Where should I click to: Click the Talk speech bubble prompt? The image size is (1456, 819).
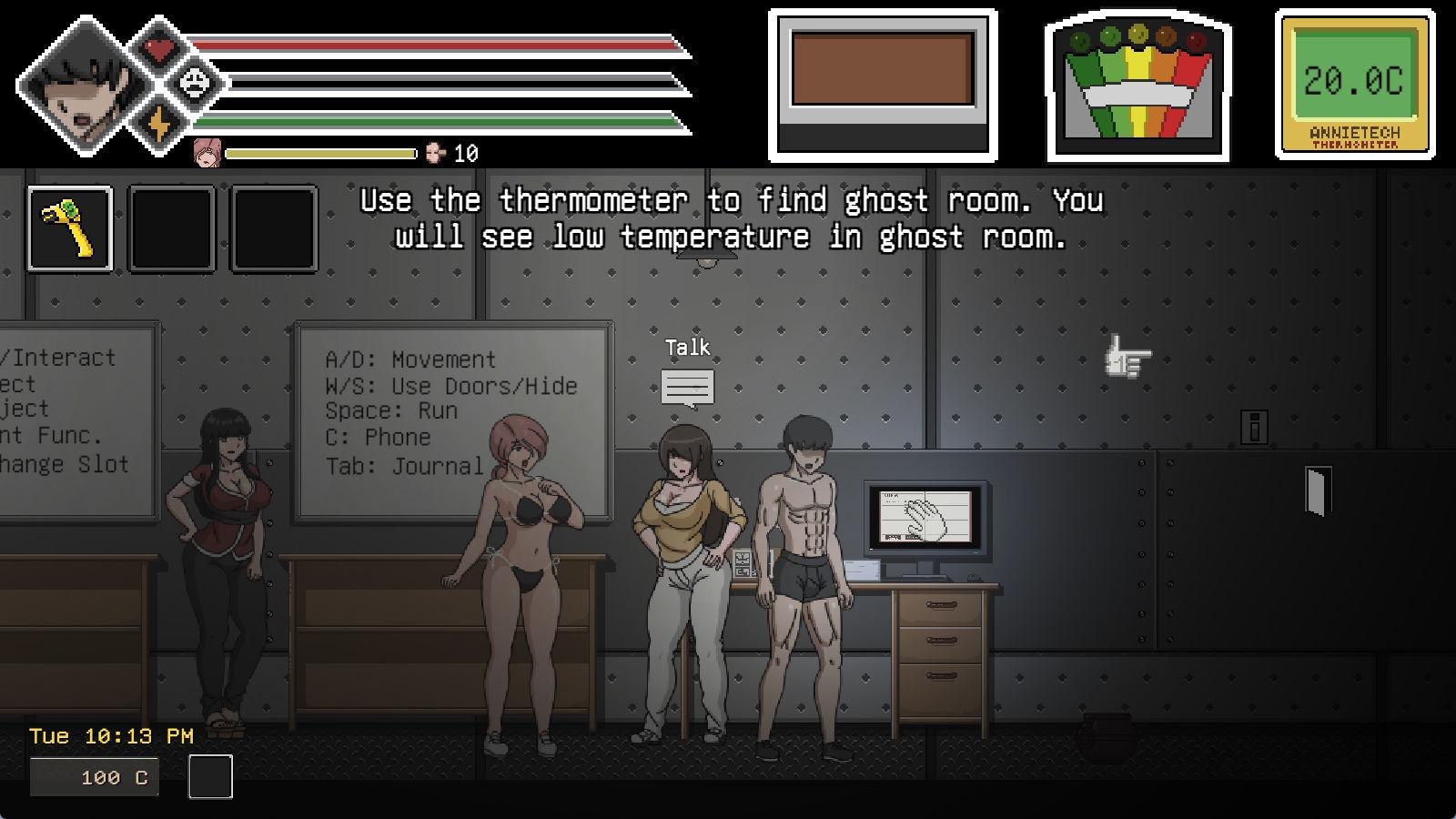(x=687, y=388)
